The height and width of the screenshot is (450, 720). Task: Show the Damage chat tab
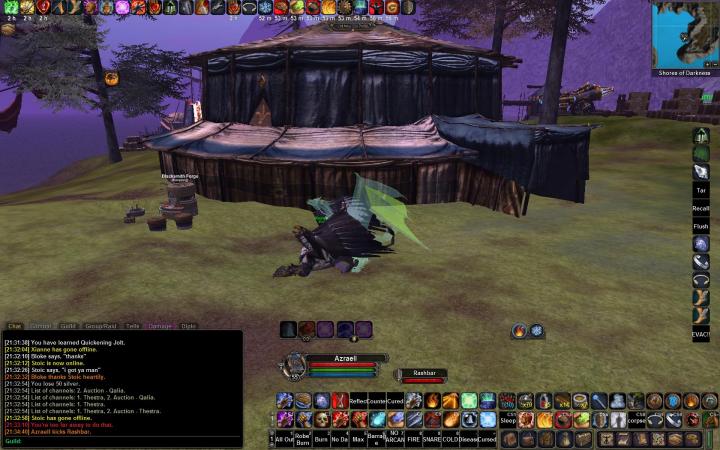pyautogui.click(x=160, y=326)
